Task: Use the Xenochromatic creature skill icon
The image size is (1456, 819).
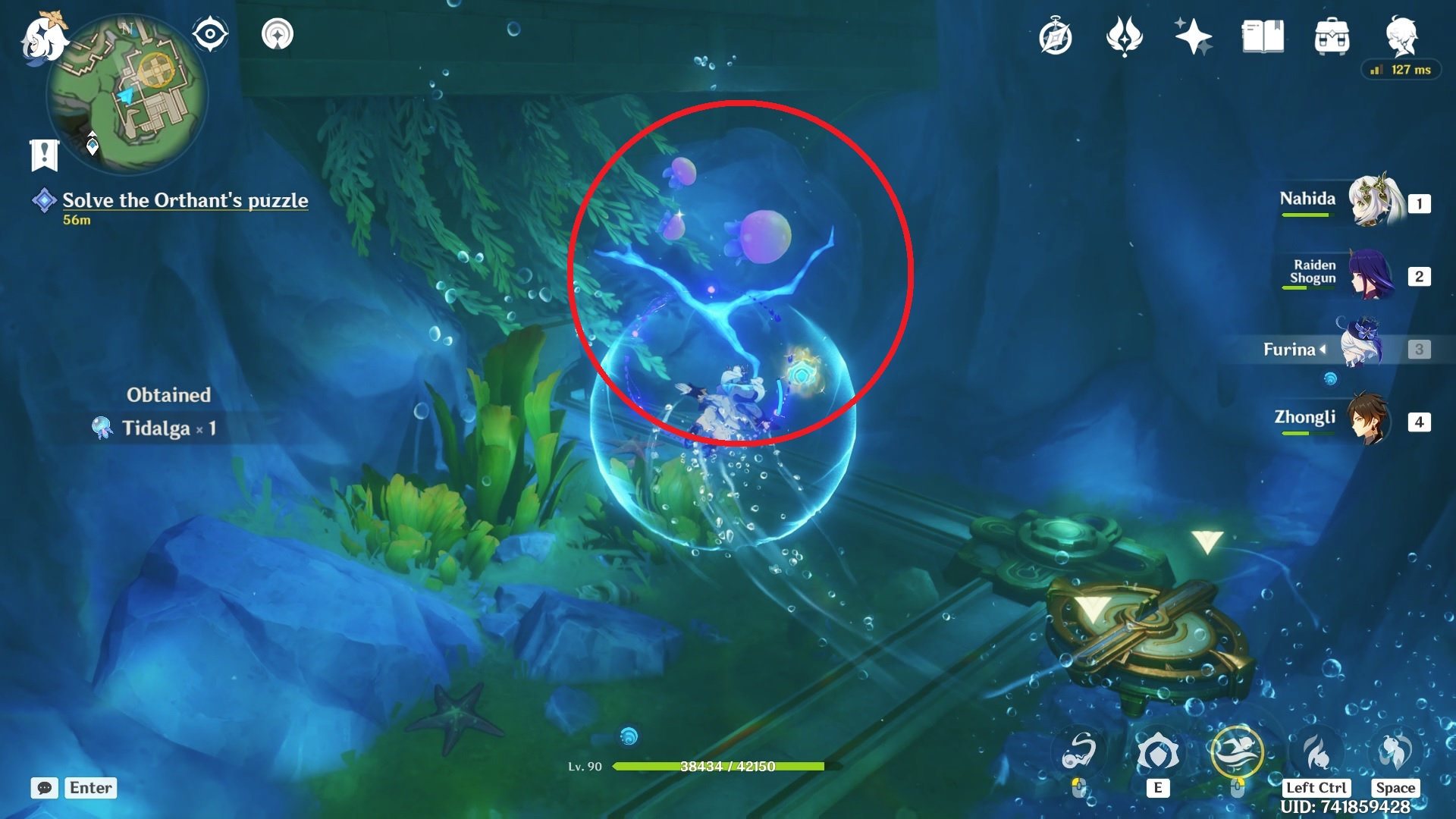Action: coord(1157,752)
